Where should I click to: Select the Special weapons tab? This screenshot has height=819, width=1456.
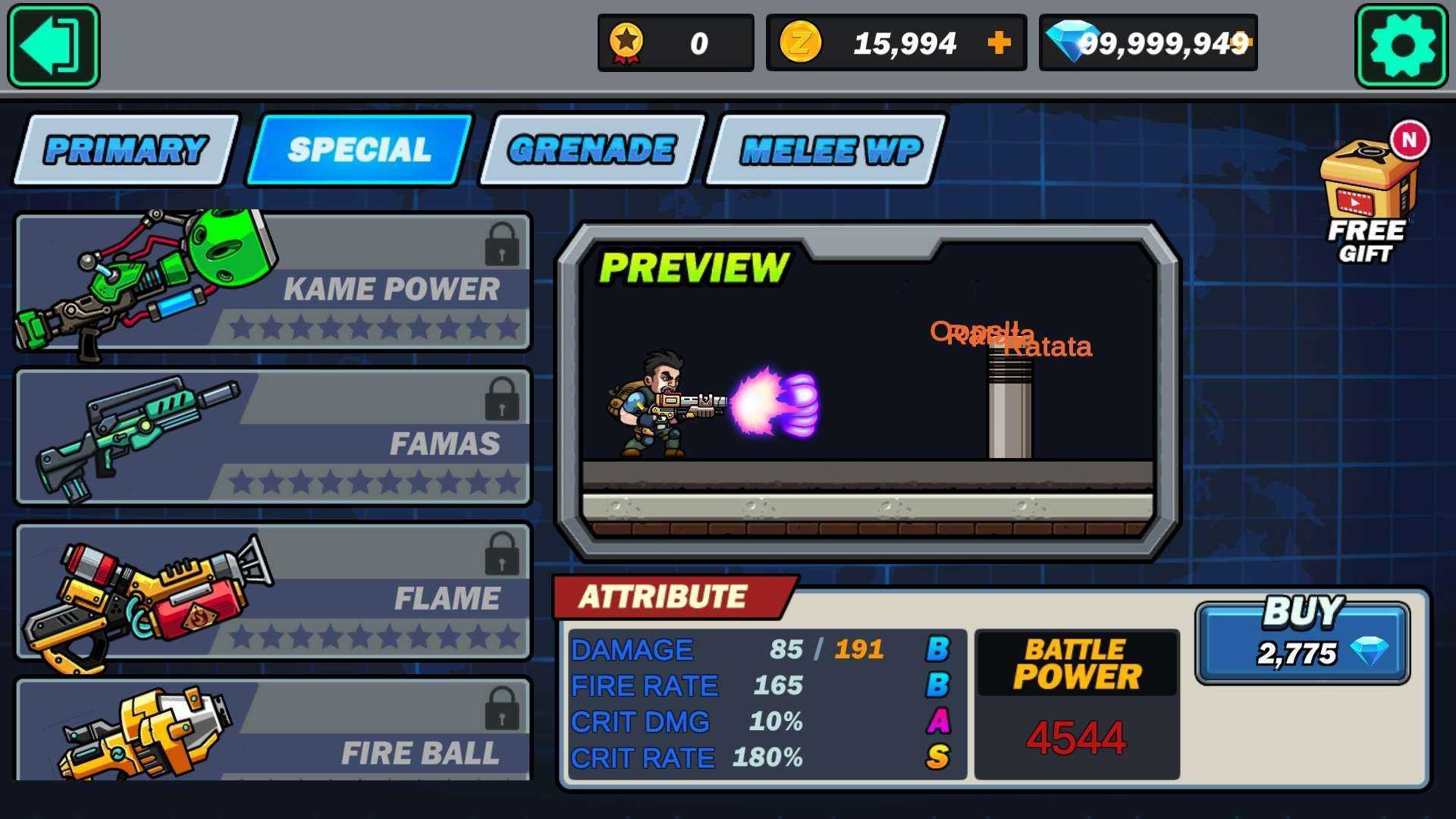coord(359,149)
